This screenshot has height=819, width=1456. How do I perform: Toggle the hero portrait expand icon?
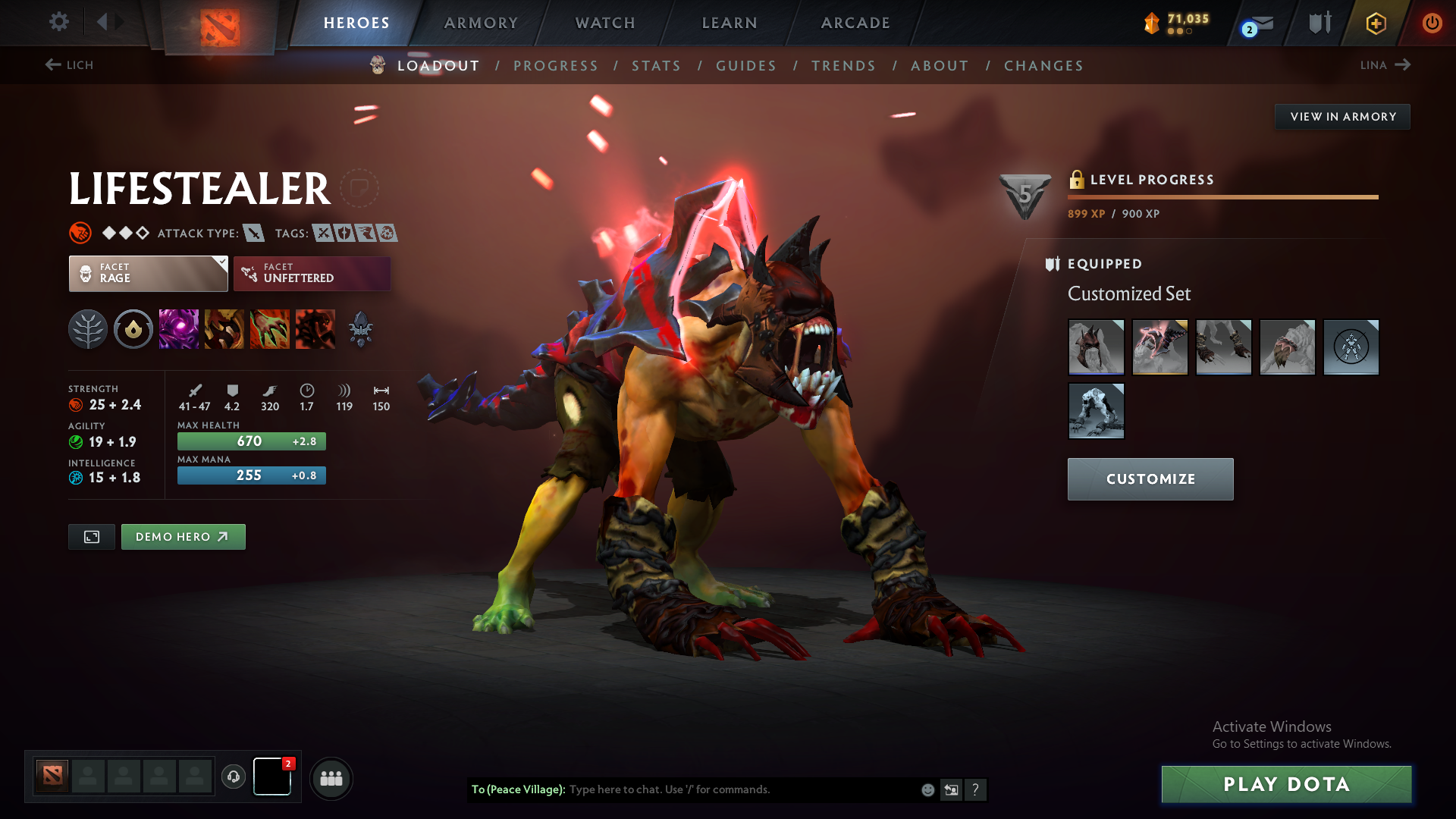pos(91,536)
